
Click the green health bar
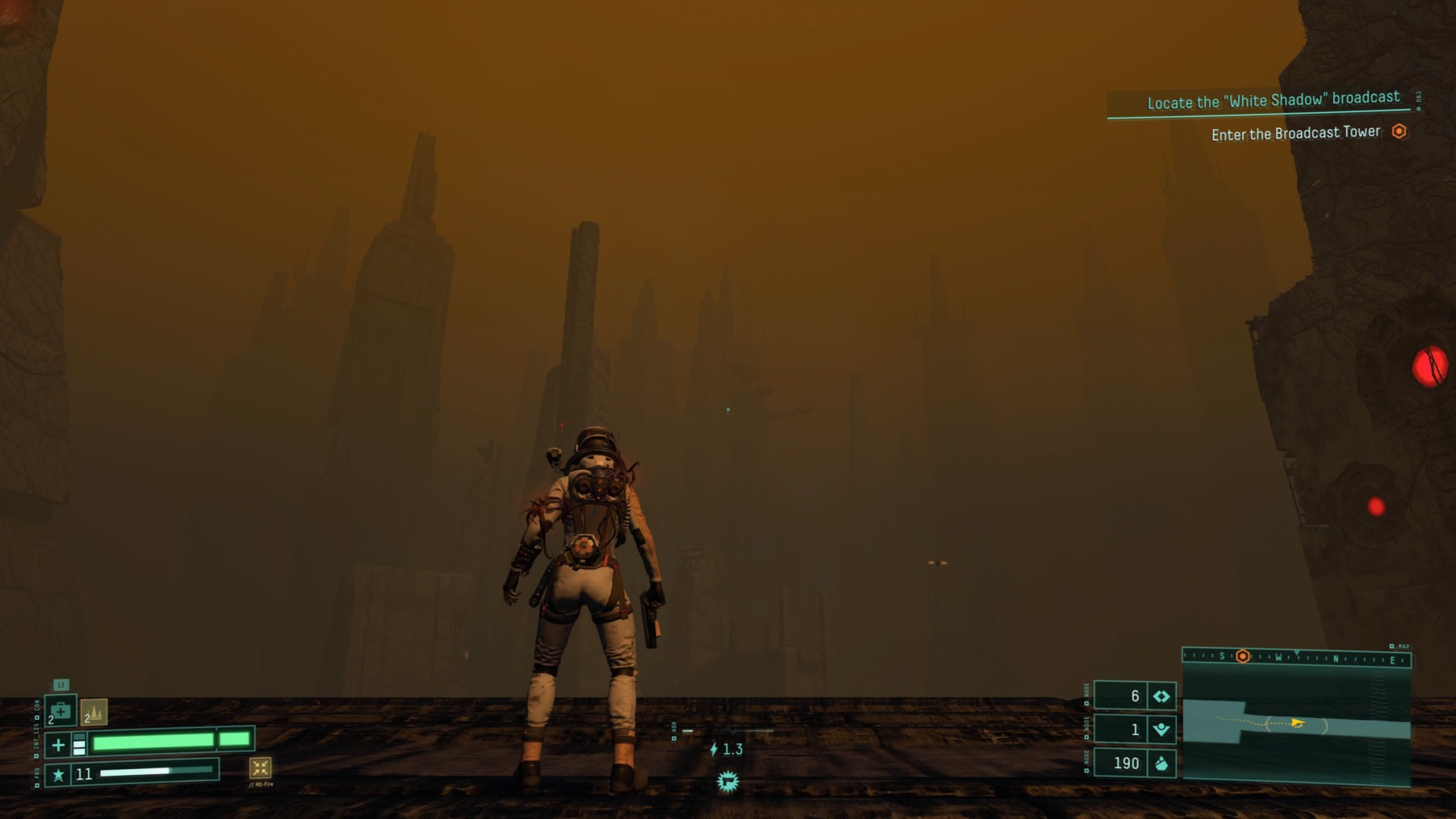[154, 742]
